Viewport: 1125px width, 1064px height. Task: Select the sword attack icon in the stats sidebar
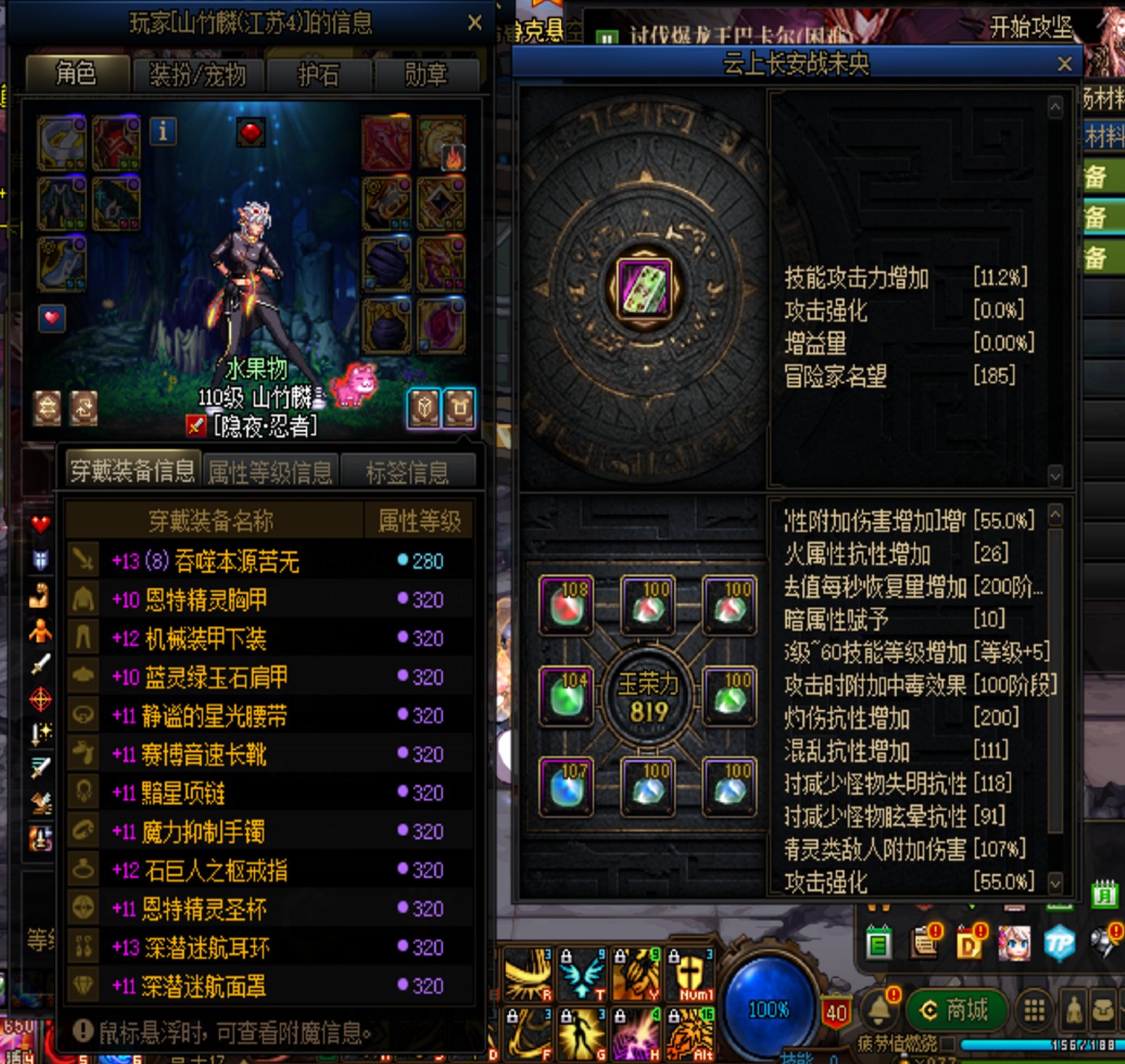pos(39,664)
